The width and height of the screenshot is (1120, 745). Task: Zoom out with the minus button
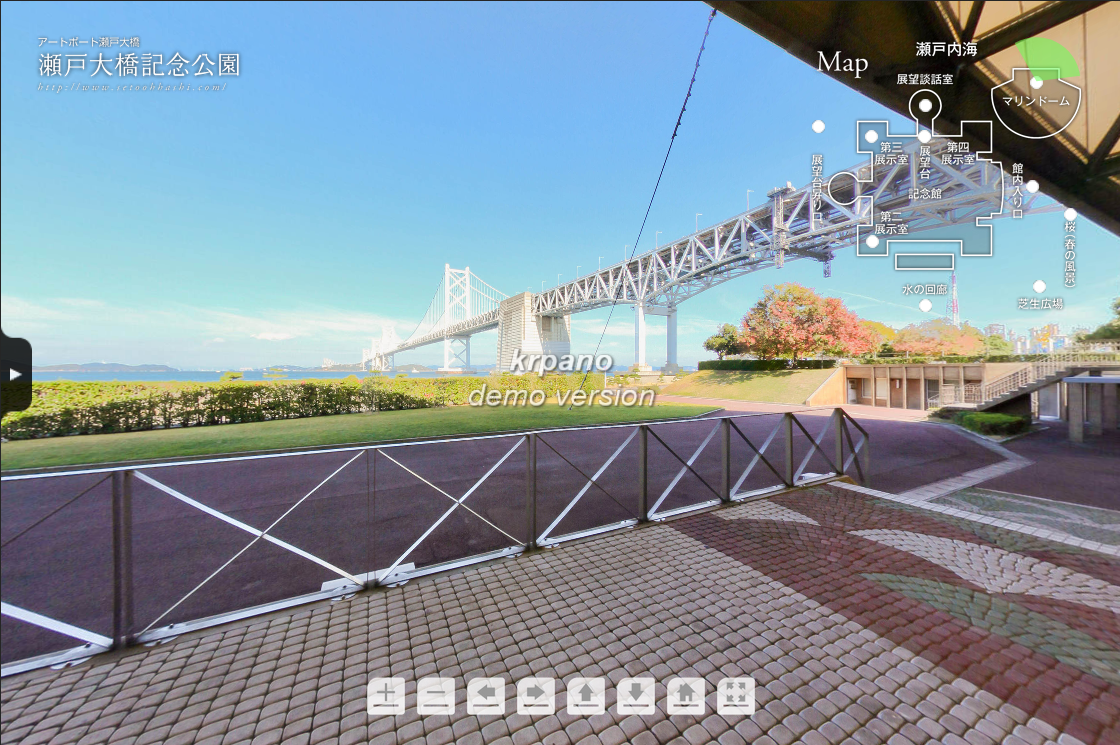point(436,695)
